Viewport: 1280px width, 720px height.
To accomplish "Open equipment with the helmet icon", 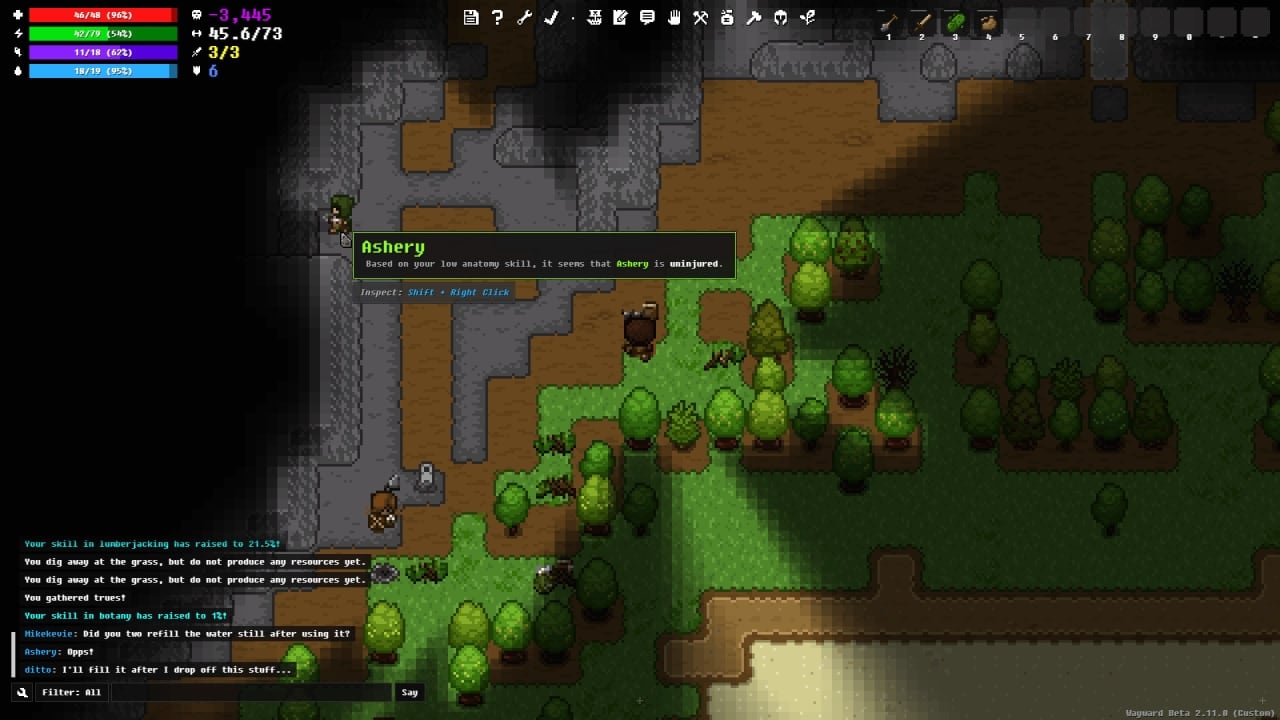I will tap(781, 17).
